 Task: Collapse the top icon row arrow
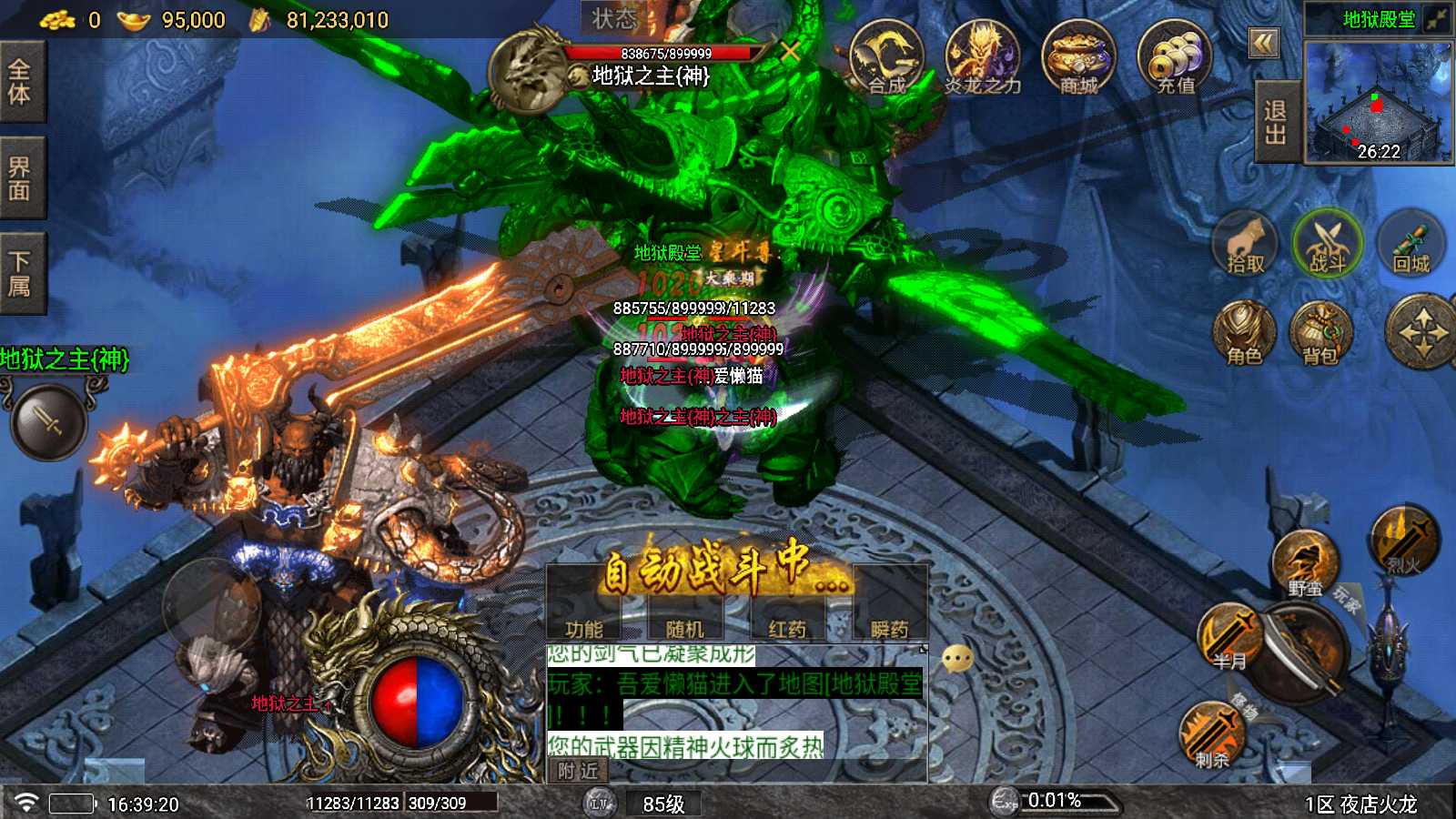(x=1263, y=43)
